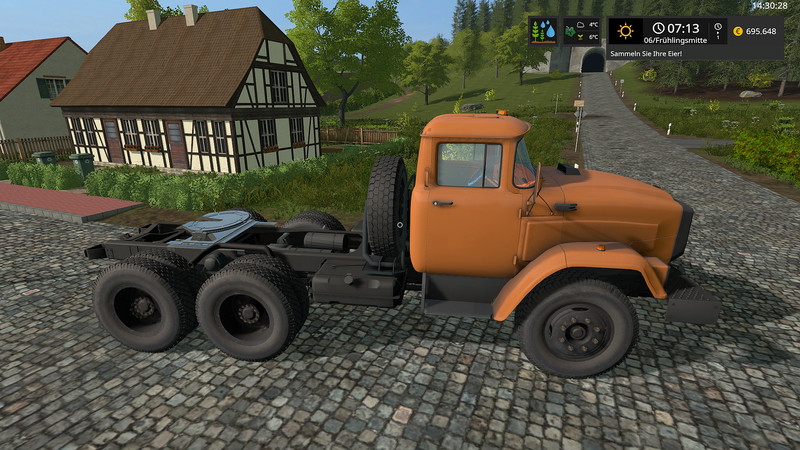Select the euro coin money icon
Image resolution: width=800 pixels, height=450 pixels.
tap(738, 31)
